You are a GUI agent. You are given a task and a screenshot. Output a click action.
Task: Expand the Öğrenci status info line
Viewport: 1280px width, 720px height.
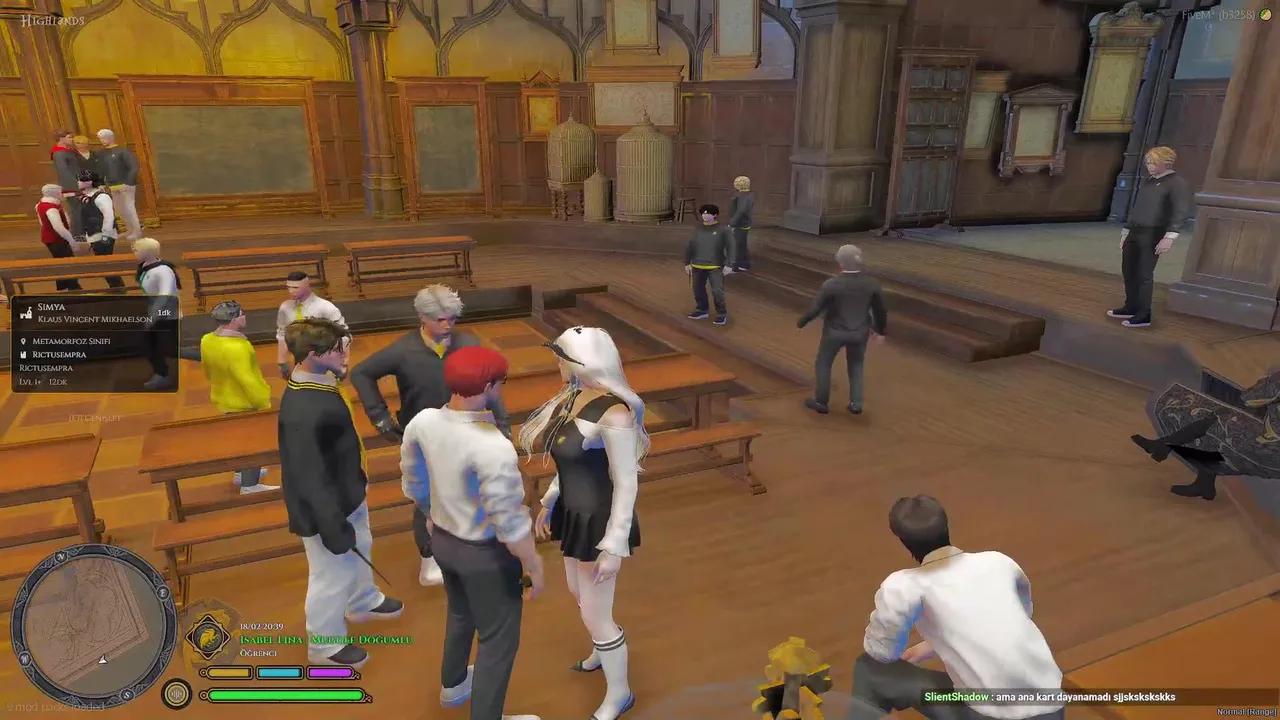(x=258, y=653)
